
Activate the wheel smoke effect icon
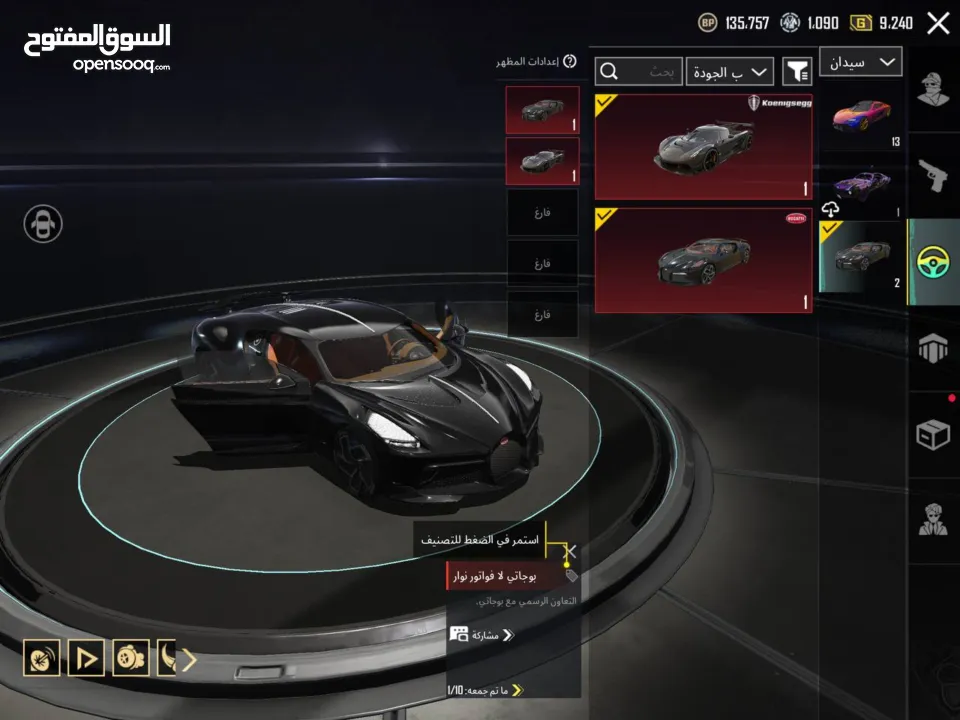131,658
